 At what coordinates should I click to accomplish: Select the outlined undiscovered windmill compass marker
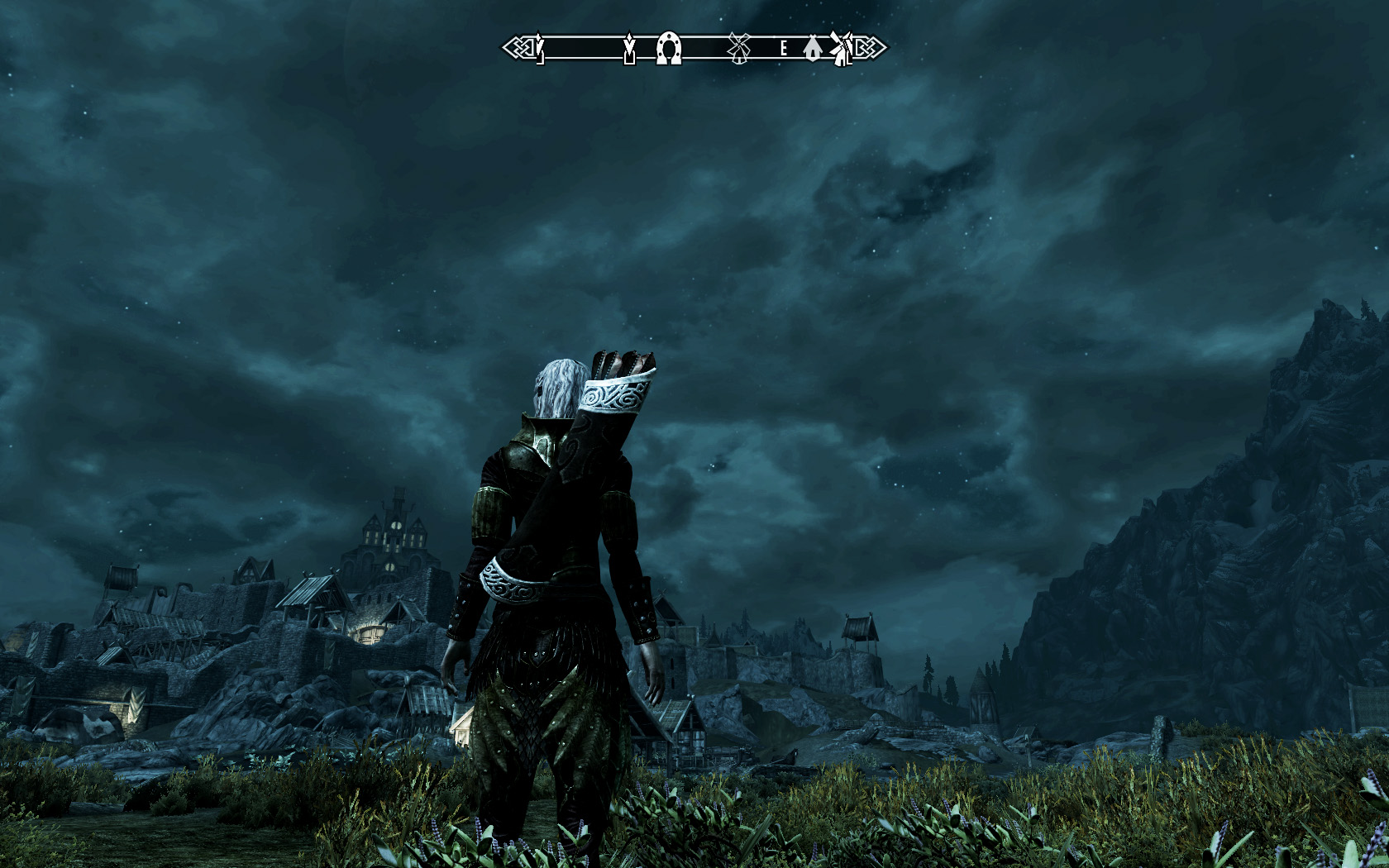click(738, 49)
